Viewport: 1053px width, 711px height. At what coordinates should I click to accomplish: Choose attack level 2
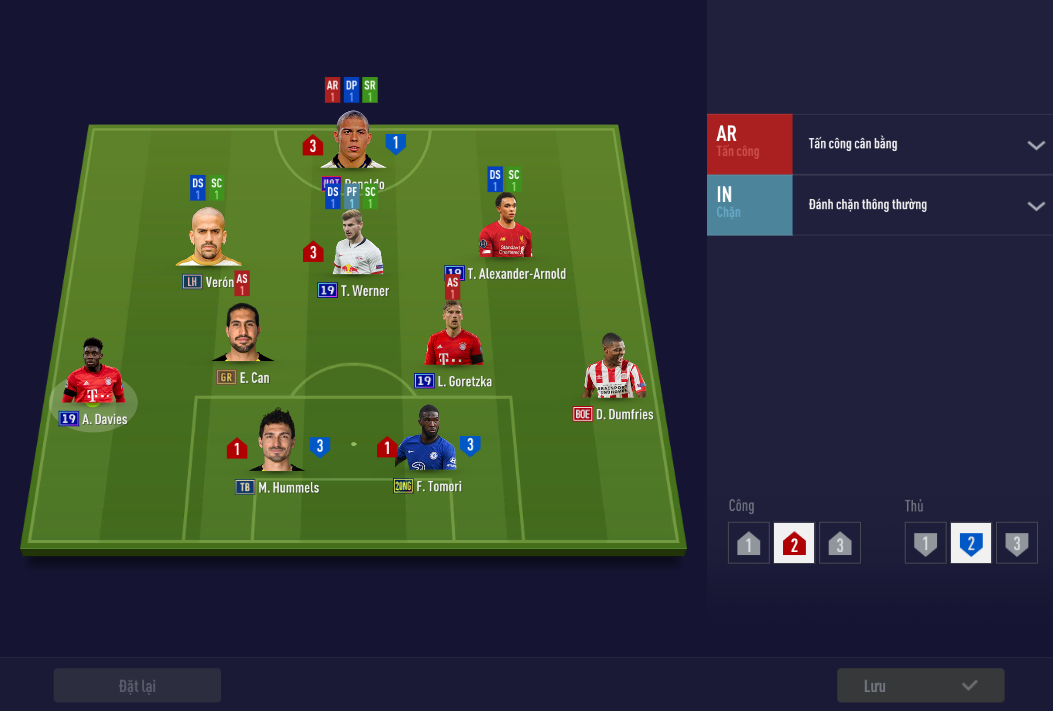coord(794,544)
